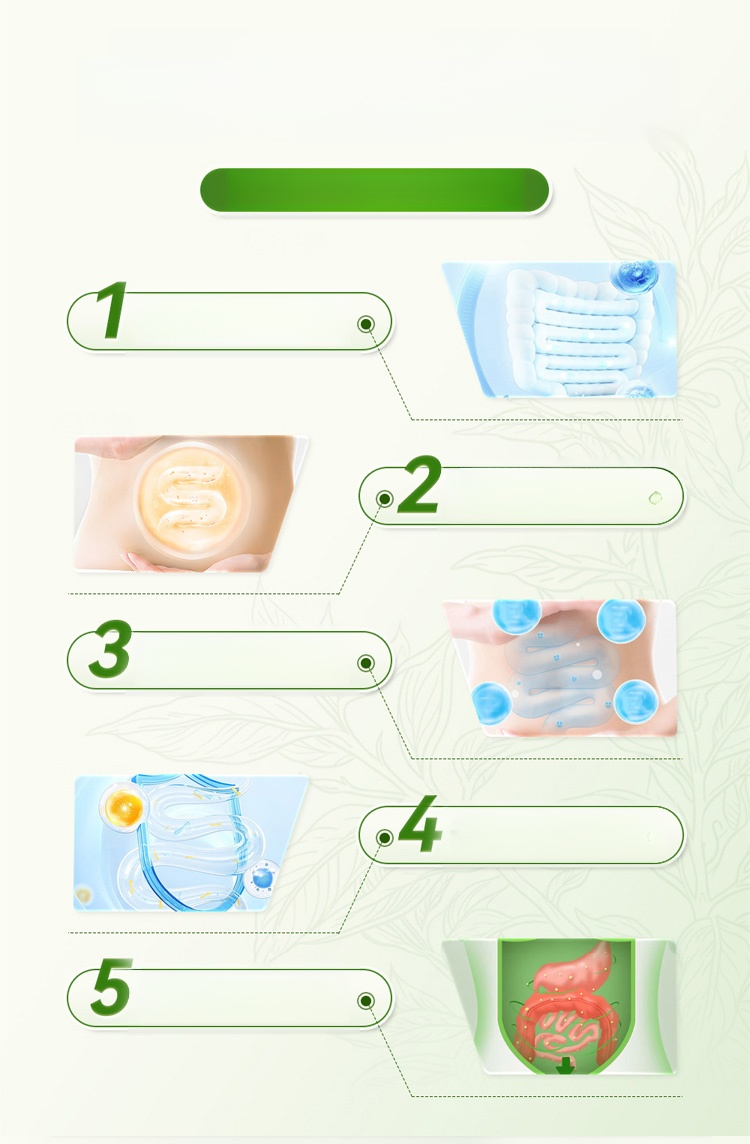750x1144 pixels.
Task: Open the blue shield intestine image
Action: 190,843
